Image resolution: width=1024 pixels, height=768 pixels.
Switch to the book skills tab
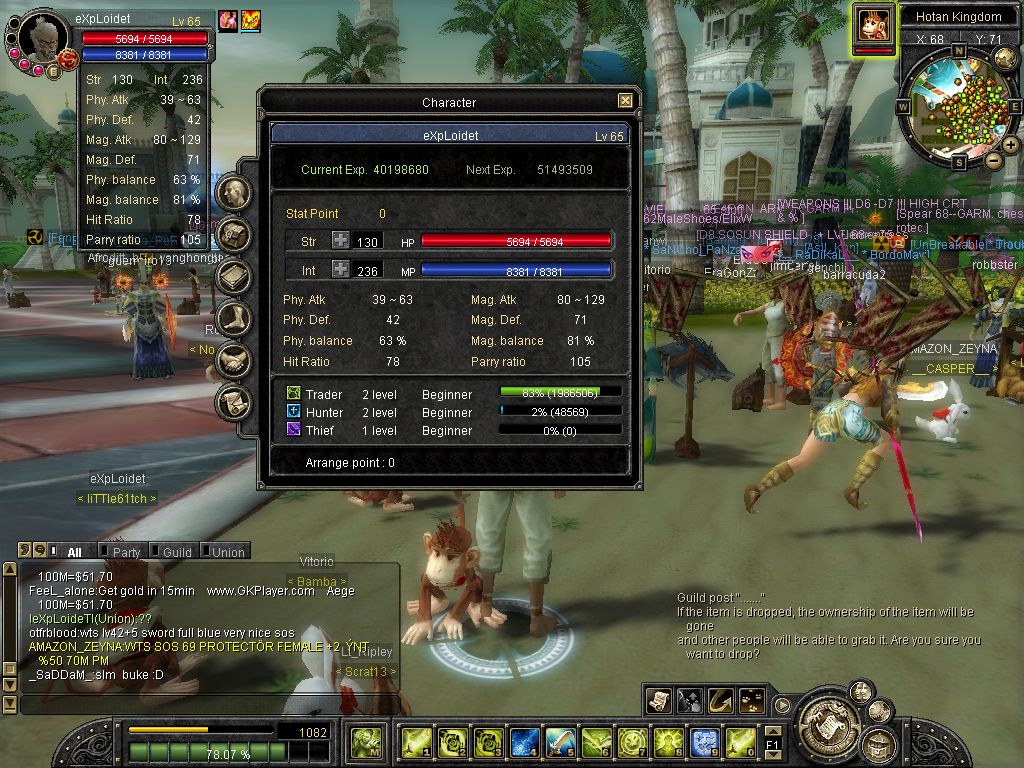233,277
